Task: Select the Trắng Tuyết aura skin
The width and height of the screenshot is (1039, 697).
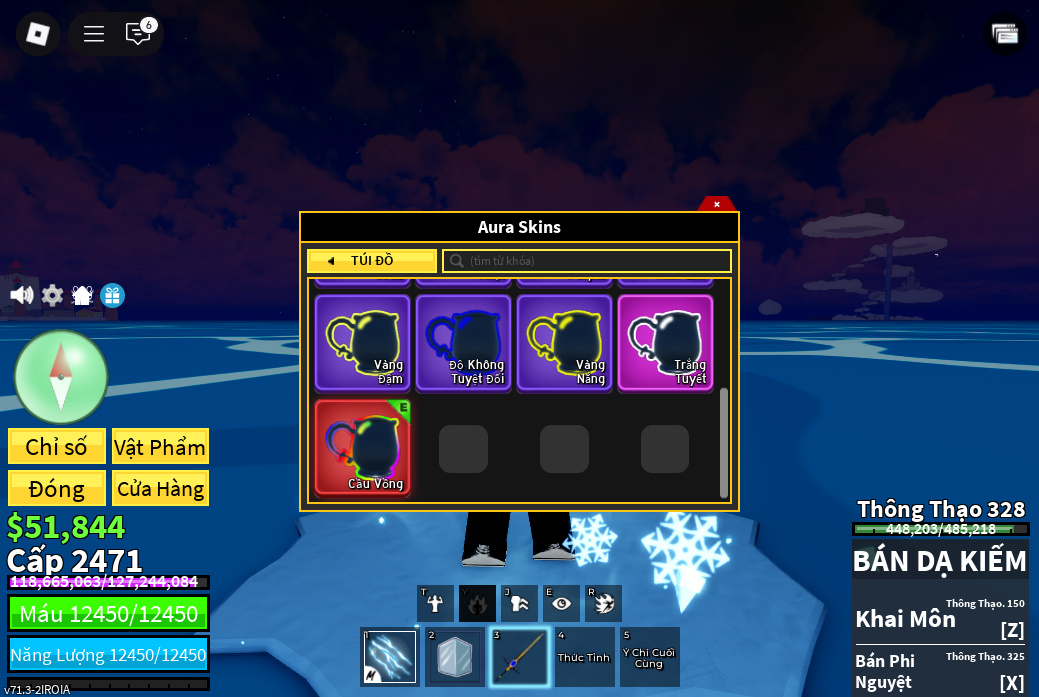Action: click(665, 342)
